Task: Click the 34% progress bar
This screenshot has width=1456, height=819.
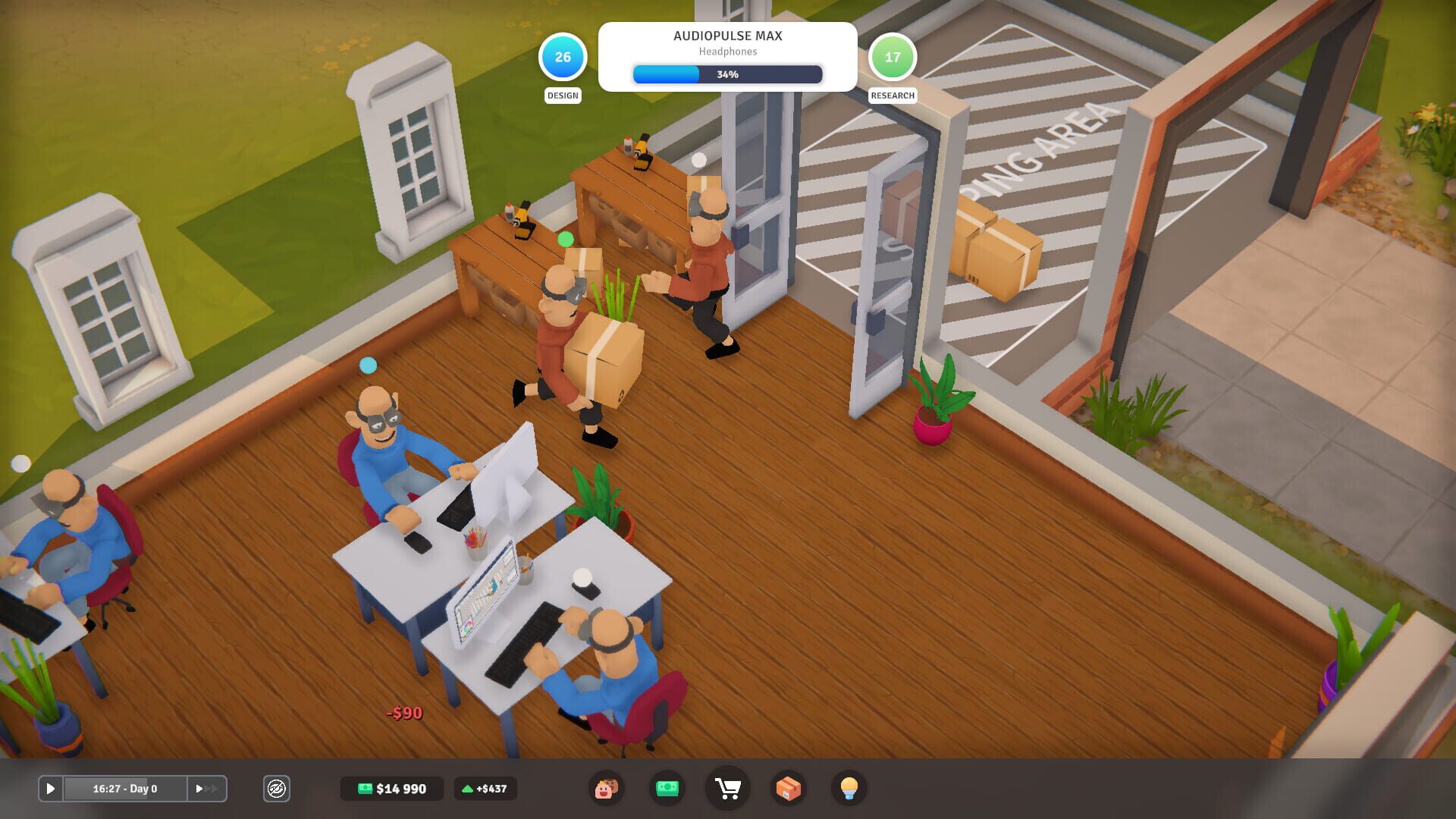Action: click(727, 74)
